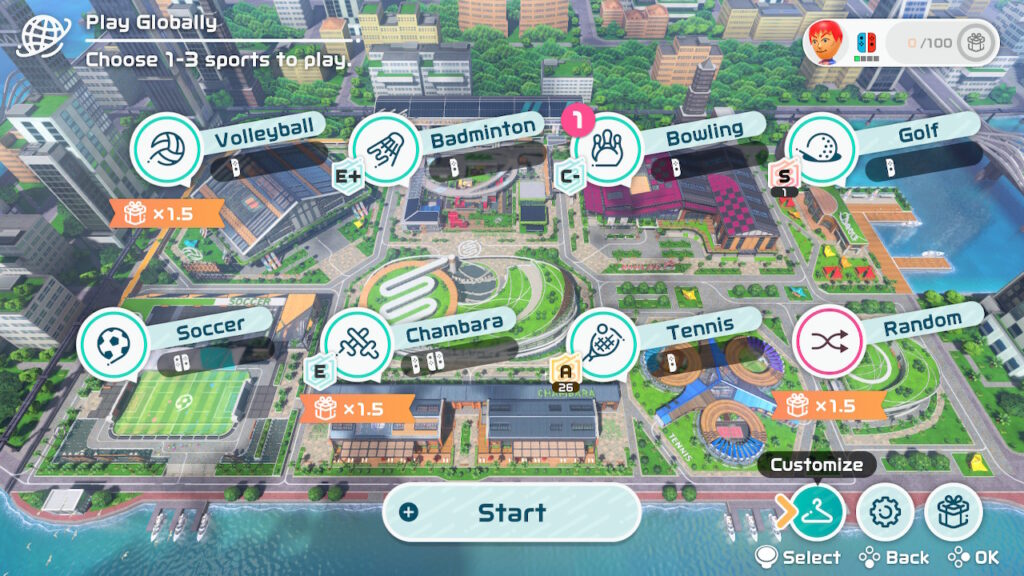The image size is (1024, 576).
Task: Open the gear settings icon
Action: [x=885, y=512]
